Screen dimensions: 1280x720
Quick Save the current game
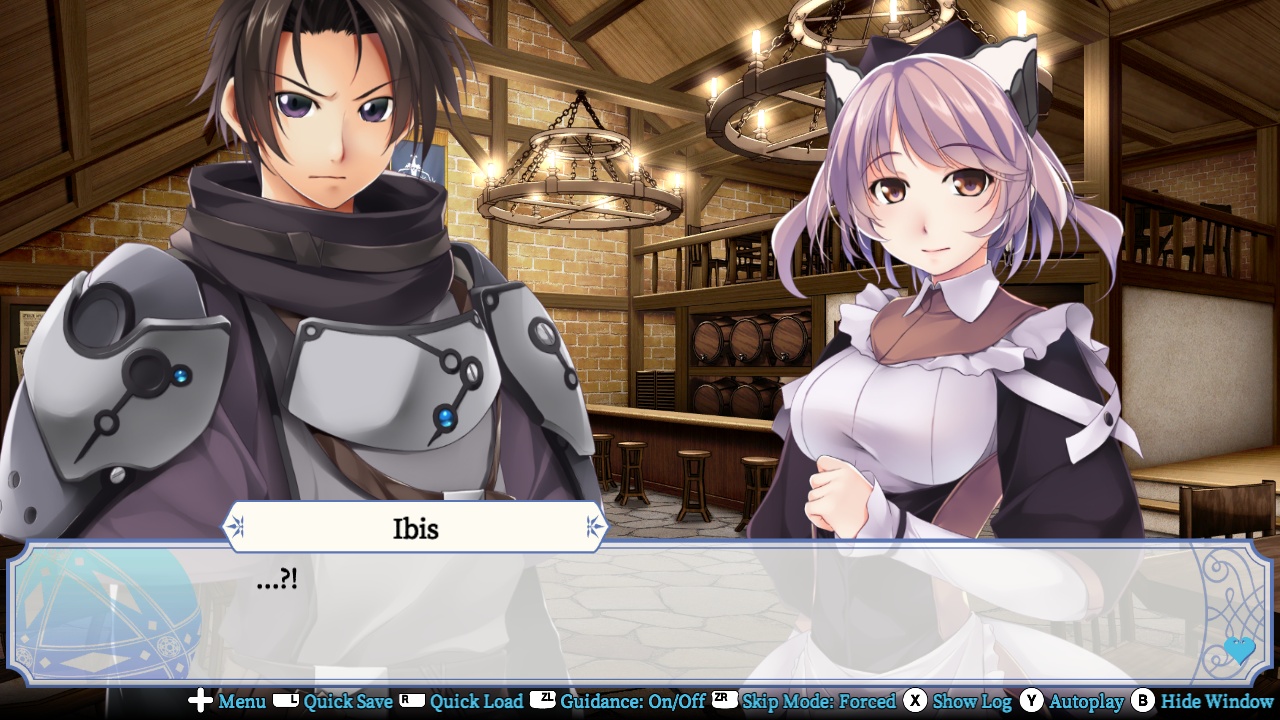click(x=350, y=702)
